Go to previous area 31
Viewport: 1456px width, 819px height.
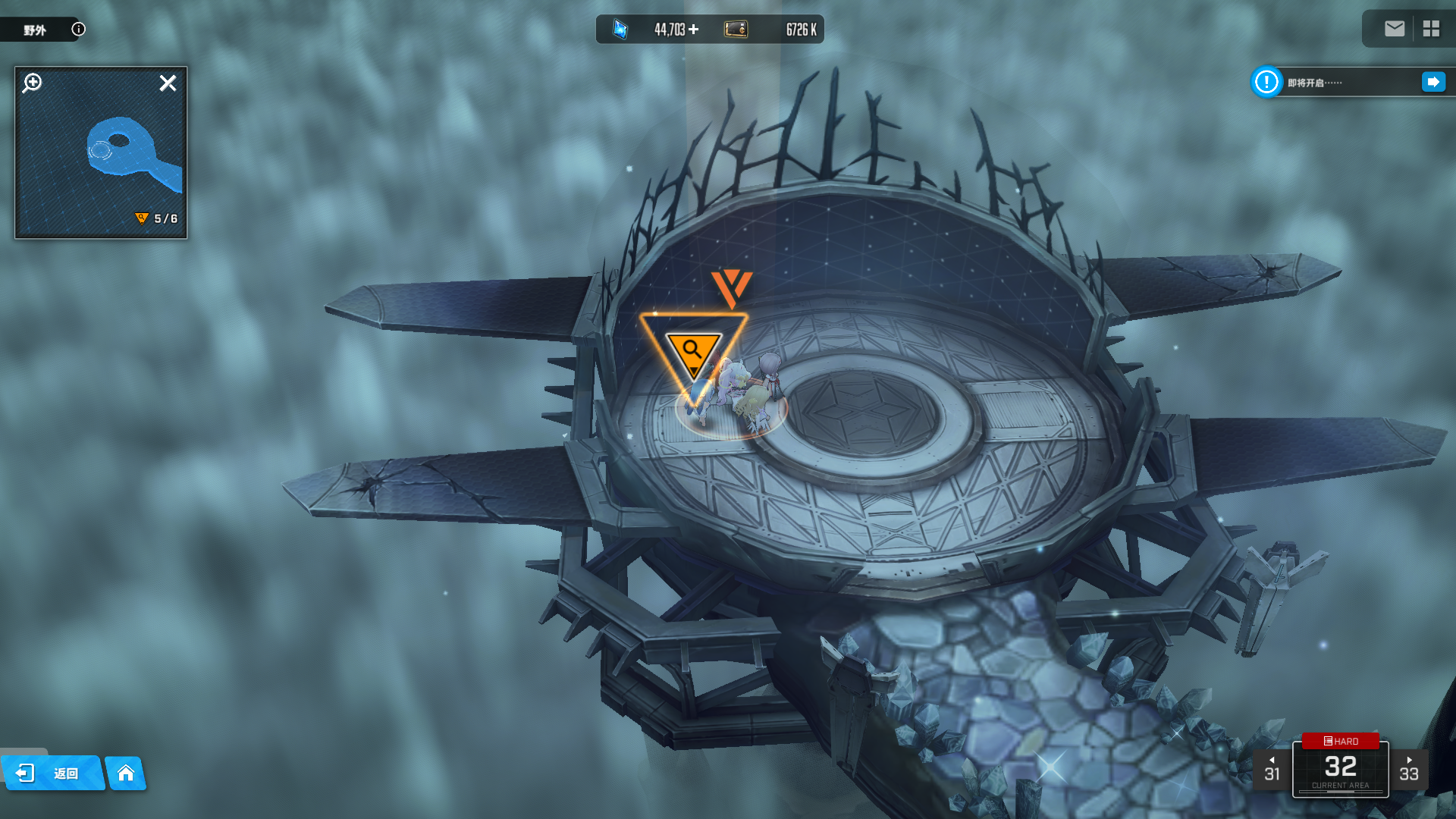point(1272,770)
